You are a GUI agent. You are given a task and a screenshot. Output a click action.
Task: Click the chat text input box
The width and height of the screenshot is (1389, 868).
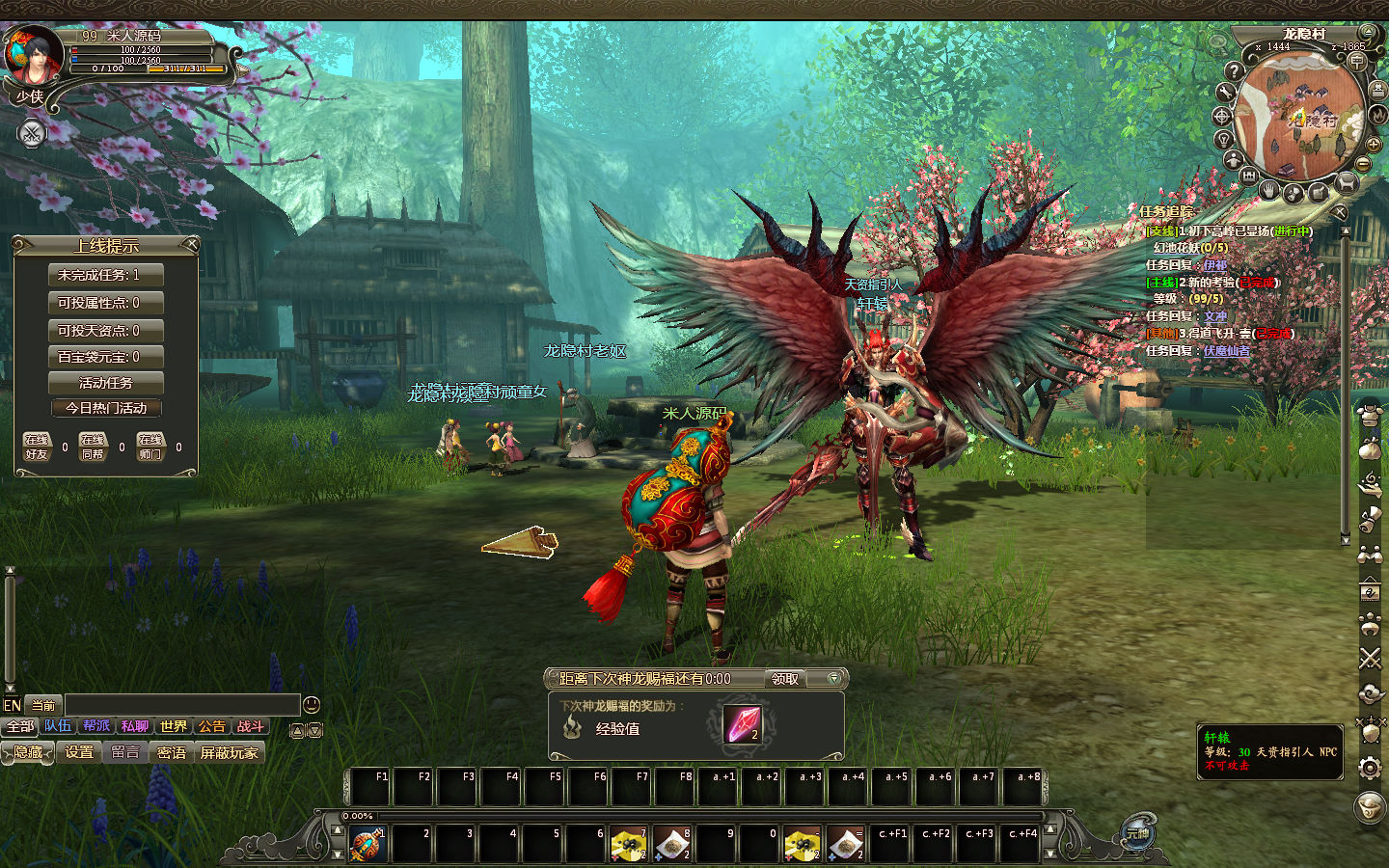tap(181, 705)
